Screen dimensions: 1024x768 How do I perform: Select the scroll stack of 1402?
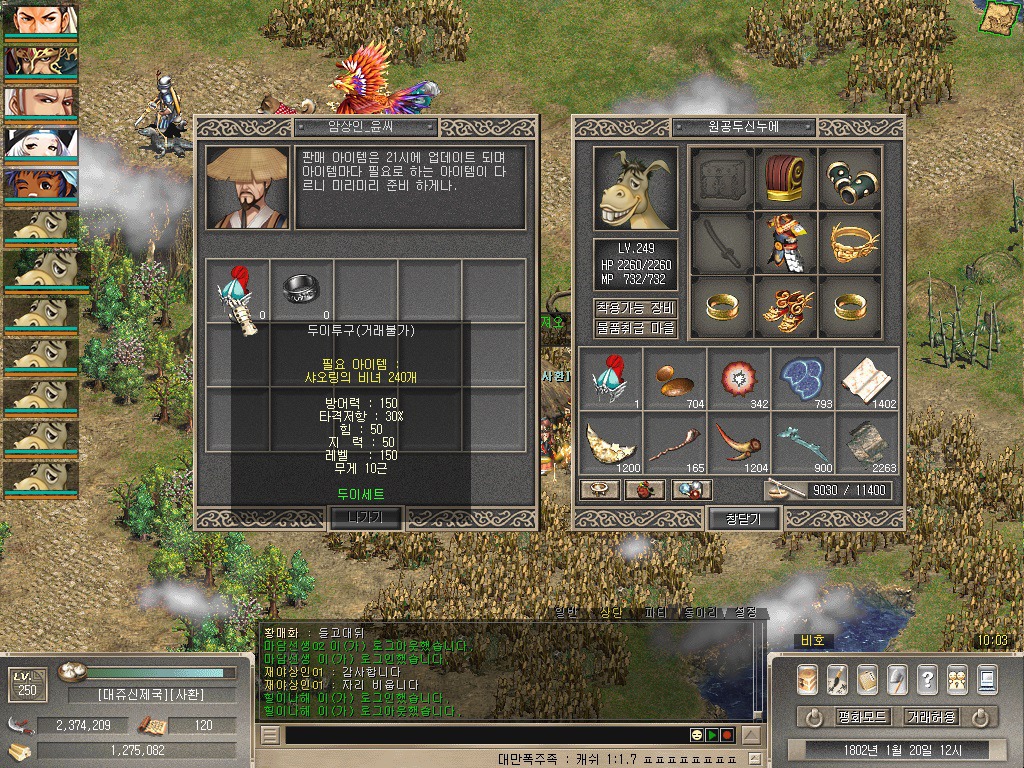coord(866,378)
